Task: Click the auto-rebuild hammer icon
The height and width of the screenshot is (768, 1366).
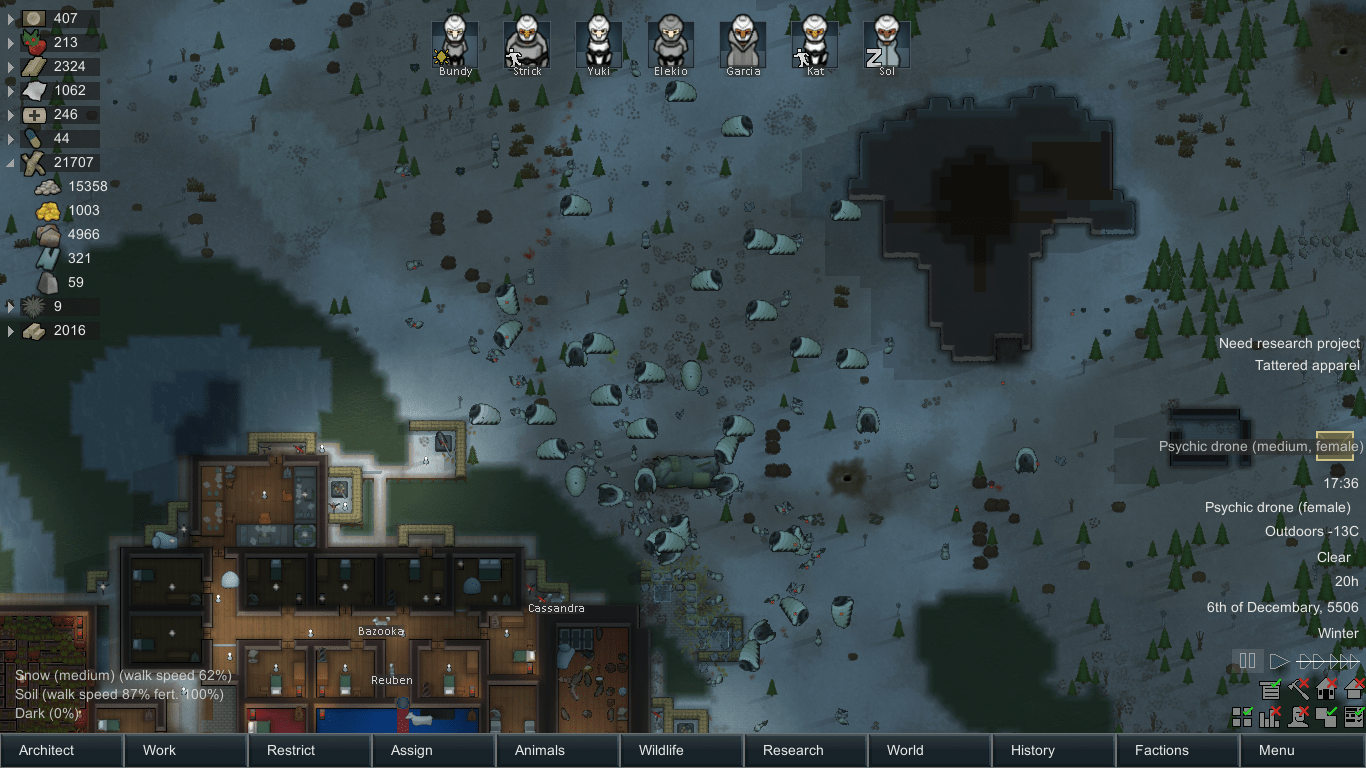Action: tap(1298, 690)
